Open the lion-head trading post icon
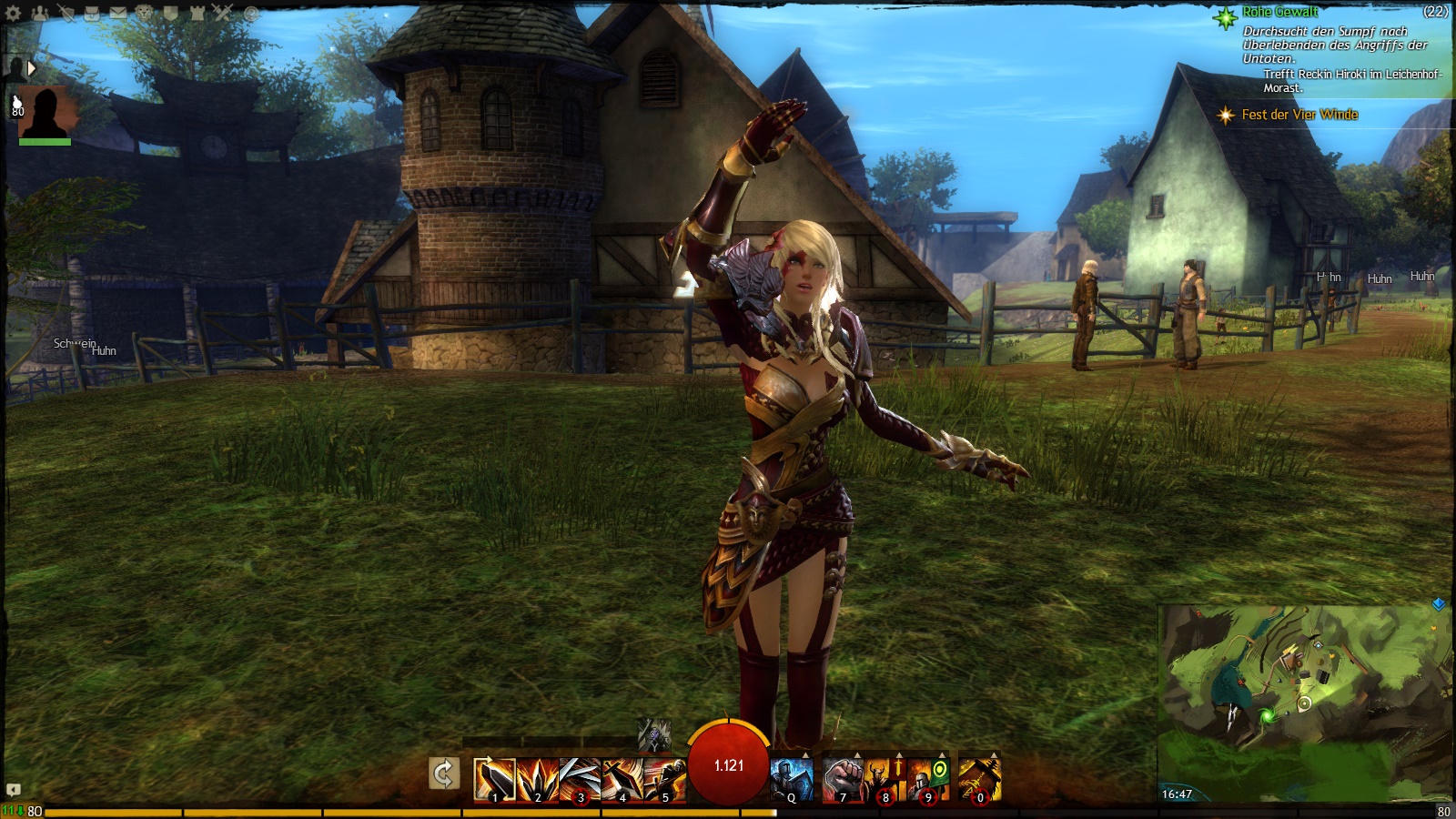Screen dimensions: 1456x819 pos(145,14)
